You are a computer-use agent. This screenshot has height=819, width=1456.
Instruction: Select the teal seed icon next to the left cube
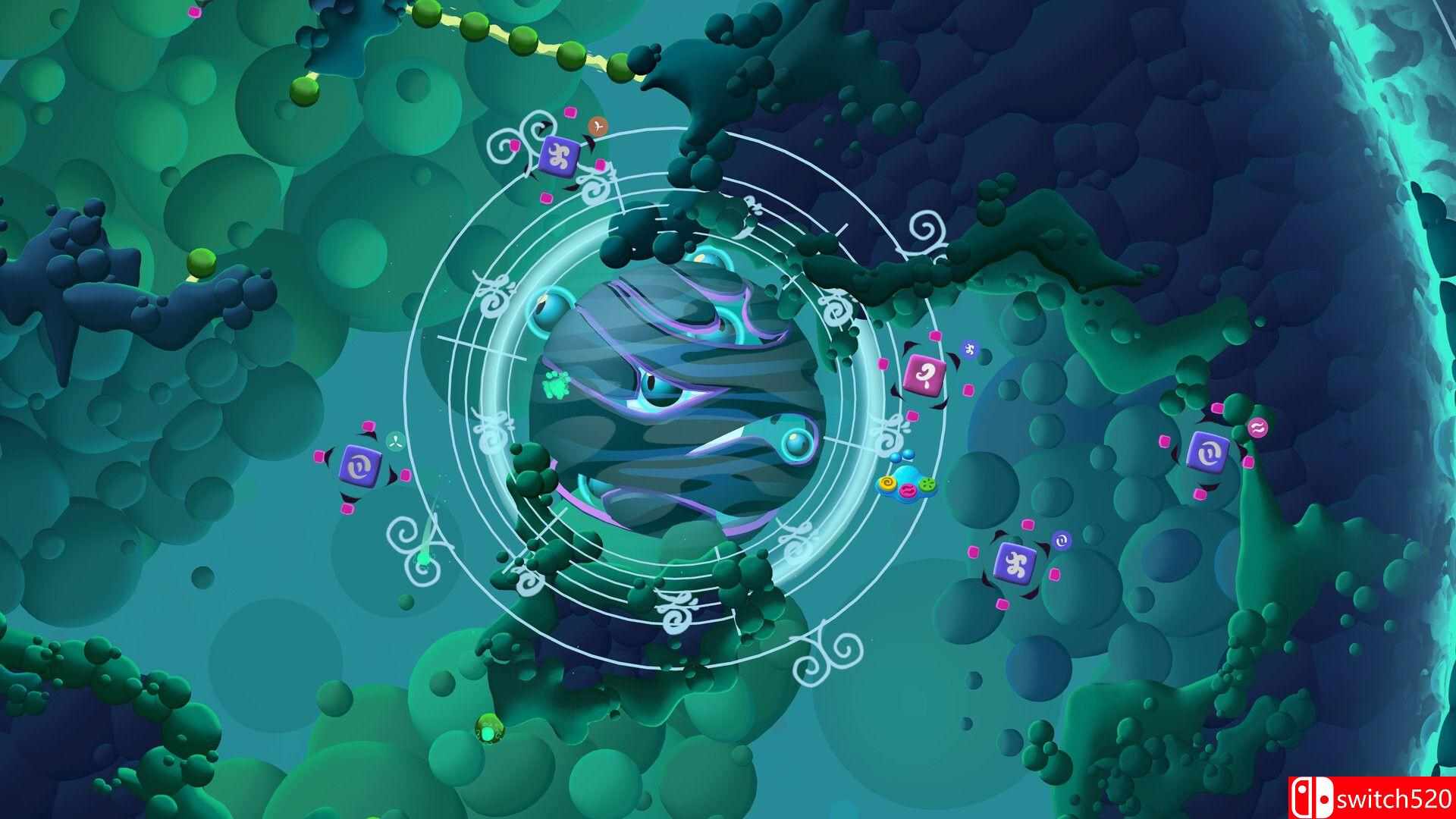(395, 441)
